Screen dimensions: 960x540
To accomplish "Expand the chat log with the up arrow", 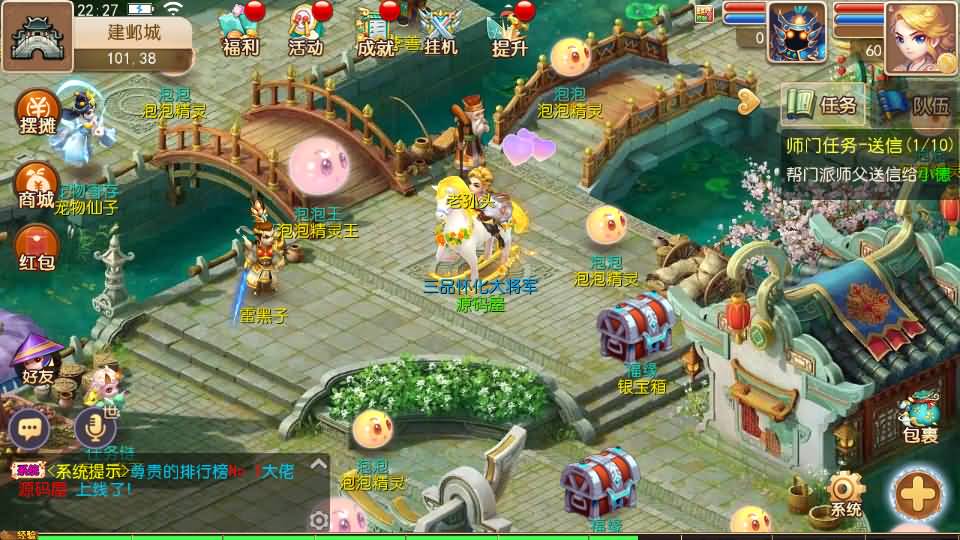I will pyautogui.click(x=317, y=463).
